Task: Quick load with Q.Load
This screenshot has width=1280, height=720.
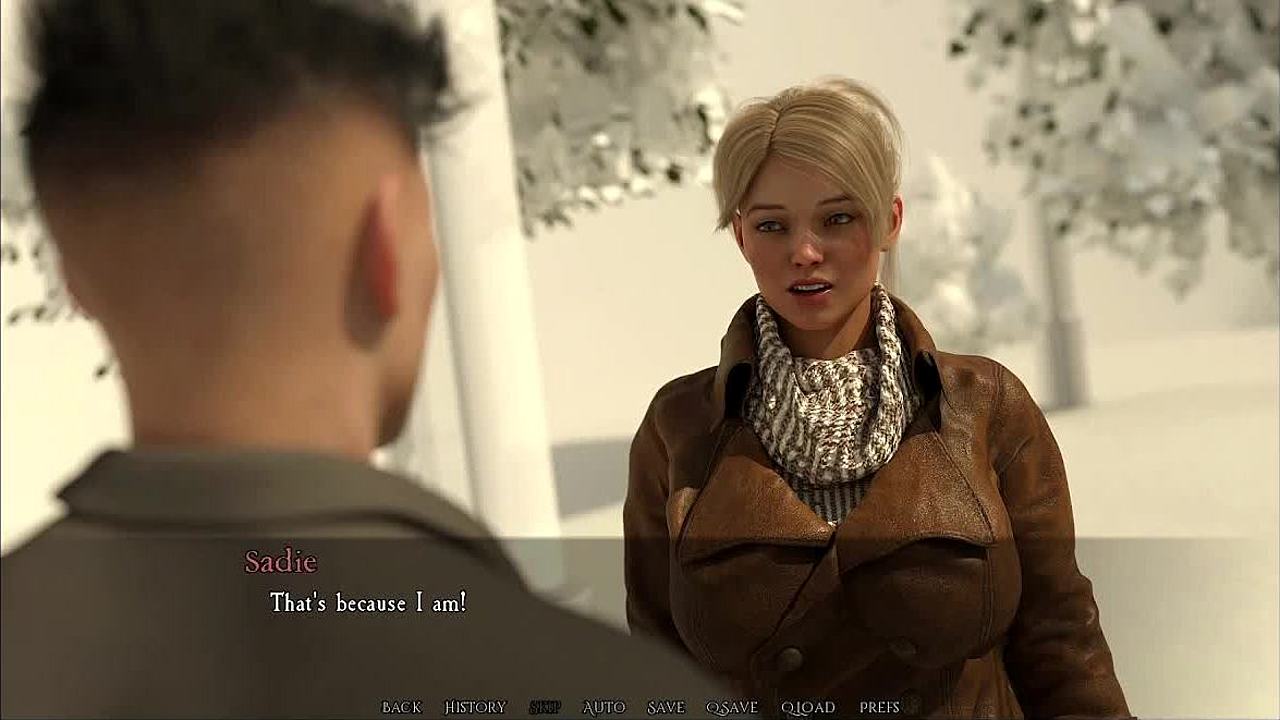Action: [x=808, y=707]
